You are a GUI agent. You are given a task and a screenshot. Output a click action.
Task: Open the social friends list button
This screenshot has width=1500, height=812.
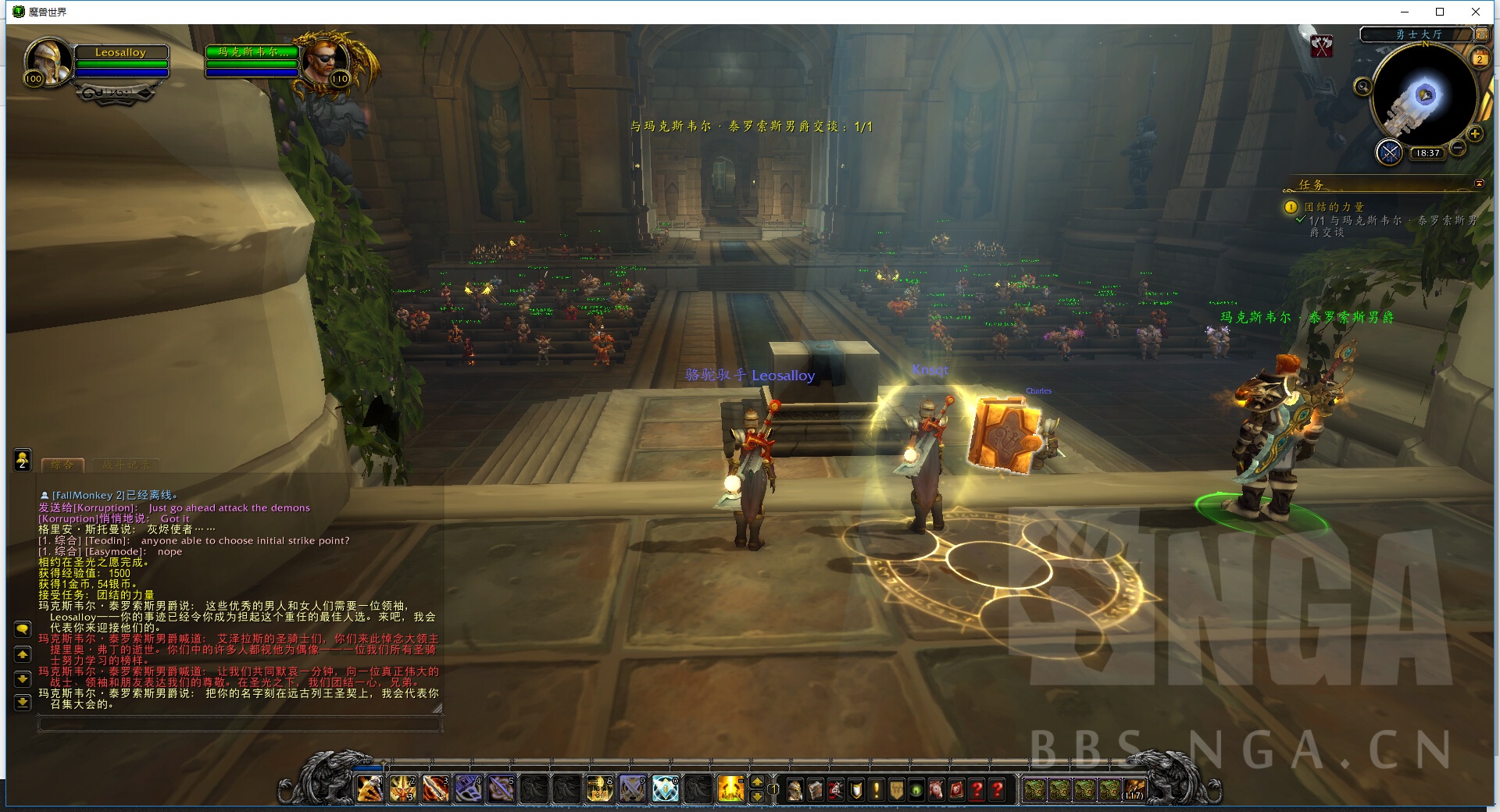tap(23, 460)
